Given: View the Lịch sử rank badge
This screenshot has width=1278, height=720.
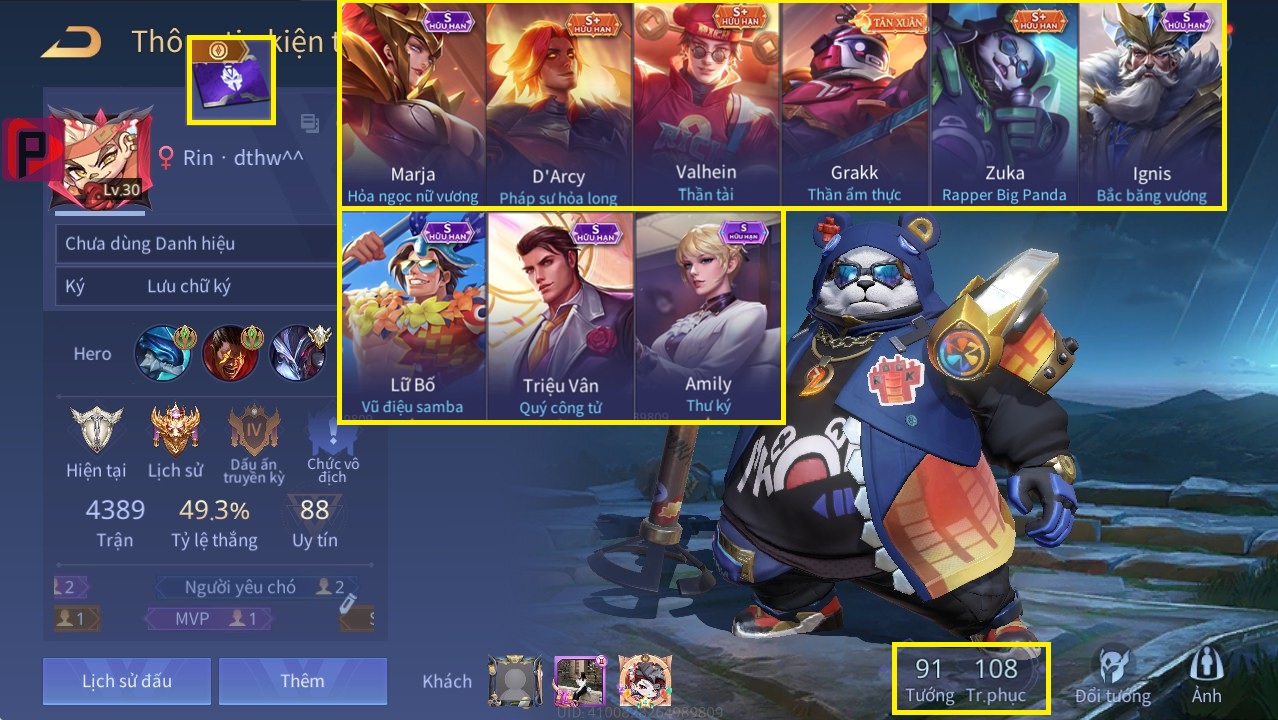Looking at the screenshot, I should coord(175,430).
